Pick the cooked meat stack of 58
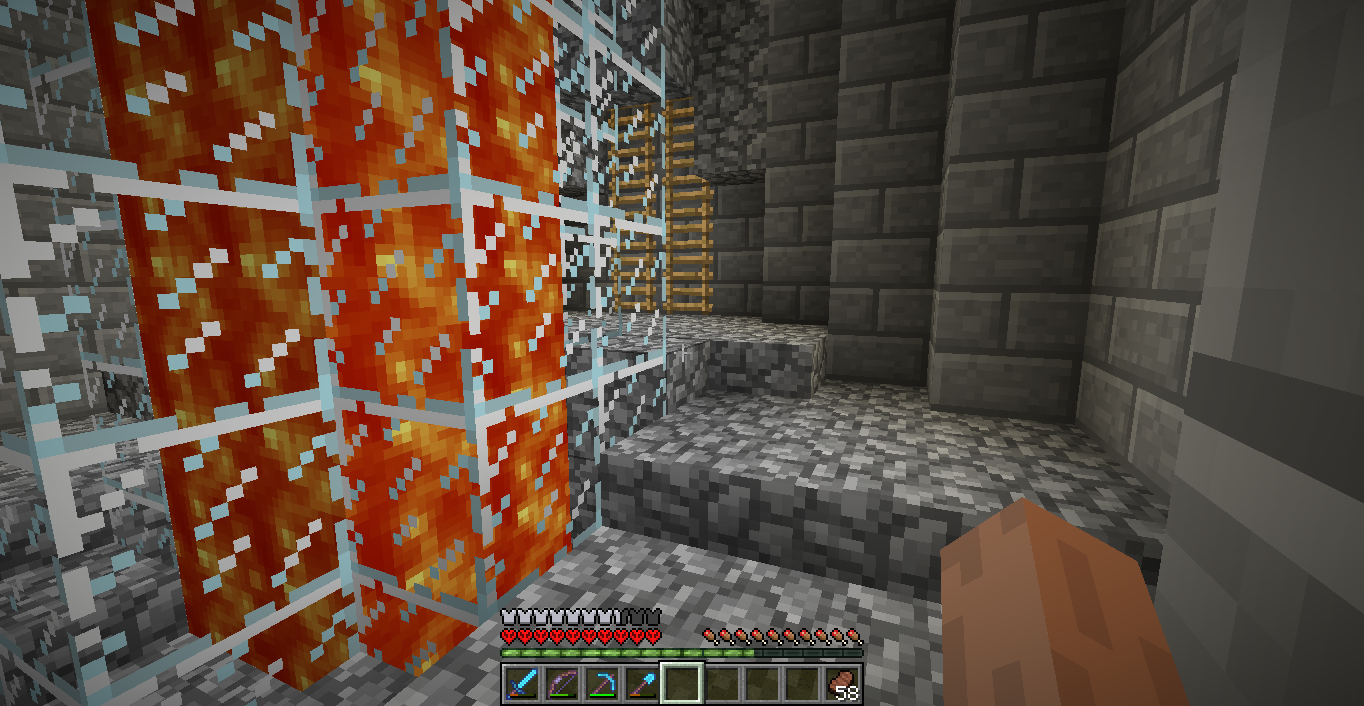The height and width of the screenshot is (706, 1364). [x=842, y=684]
